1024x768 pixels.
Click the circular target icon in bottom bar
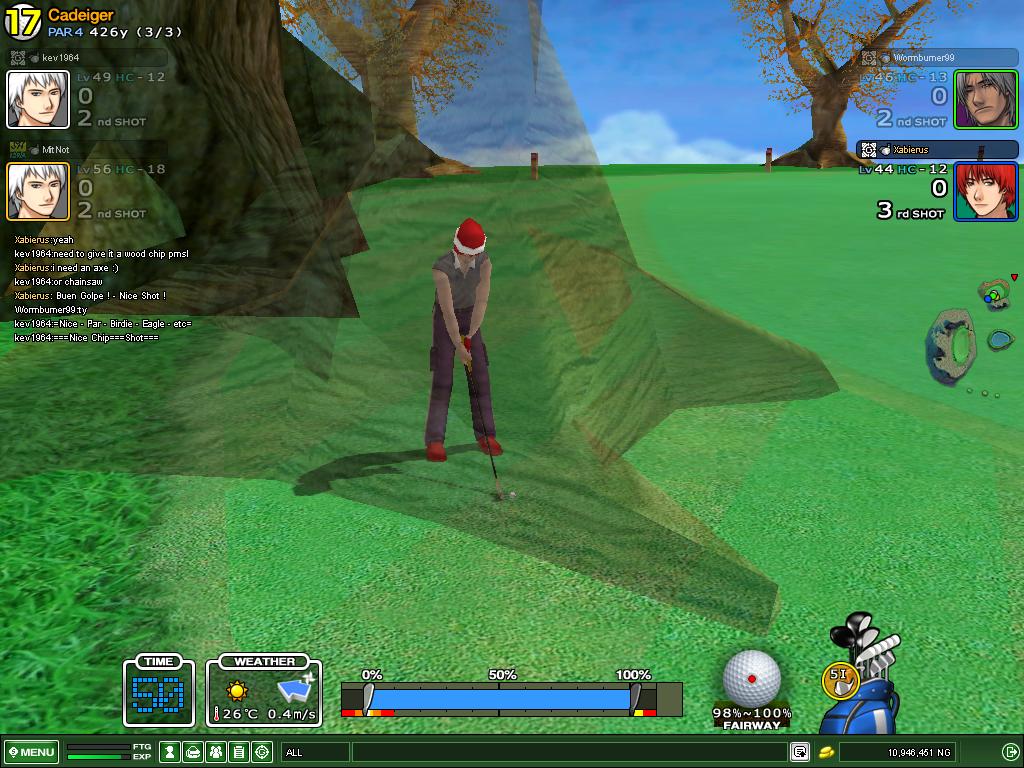(262, 752)
